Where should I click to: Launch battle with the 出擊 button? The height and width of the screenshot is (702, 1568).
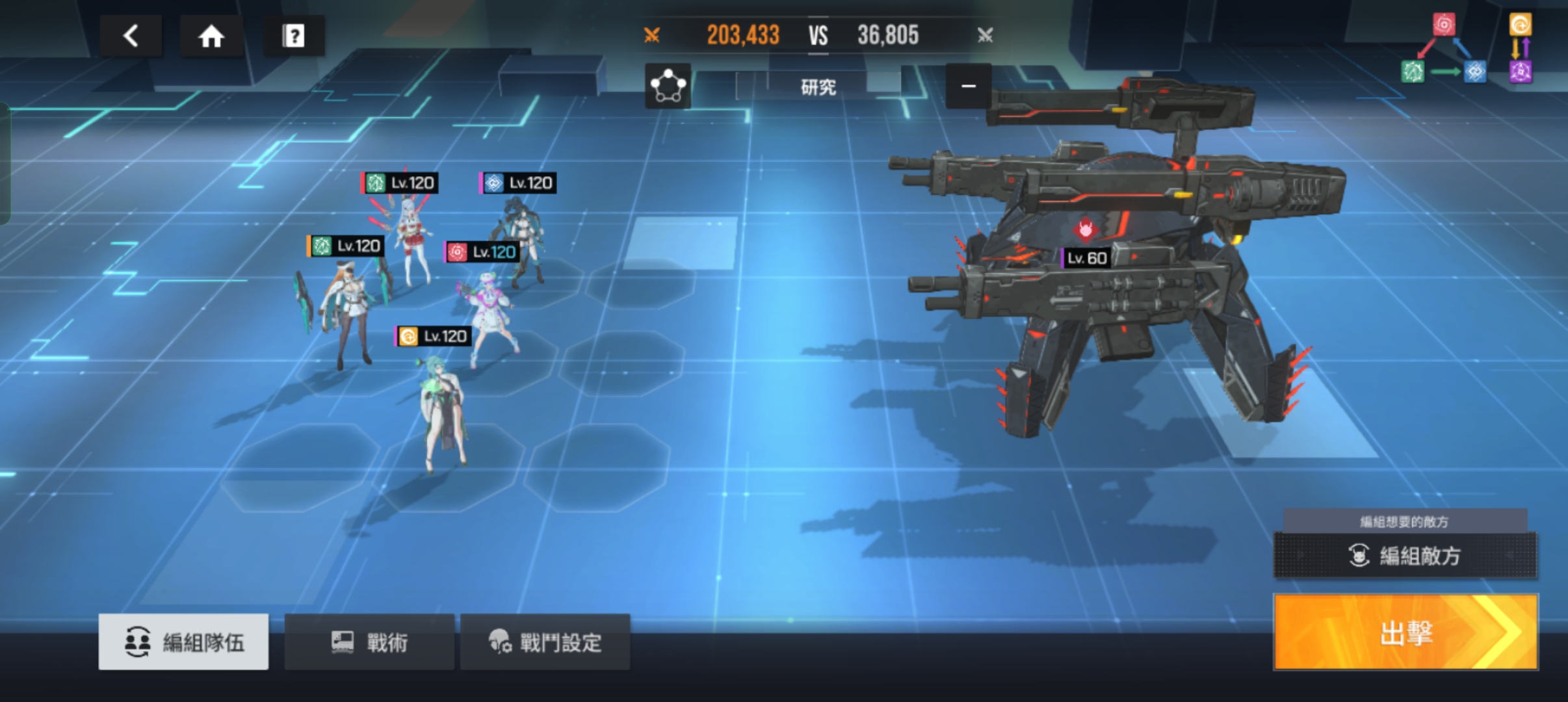pos(1405,632)
